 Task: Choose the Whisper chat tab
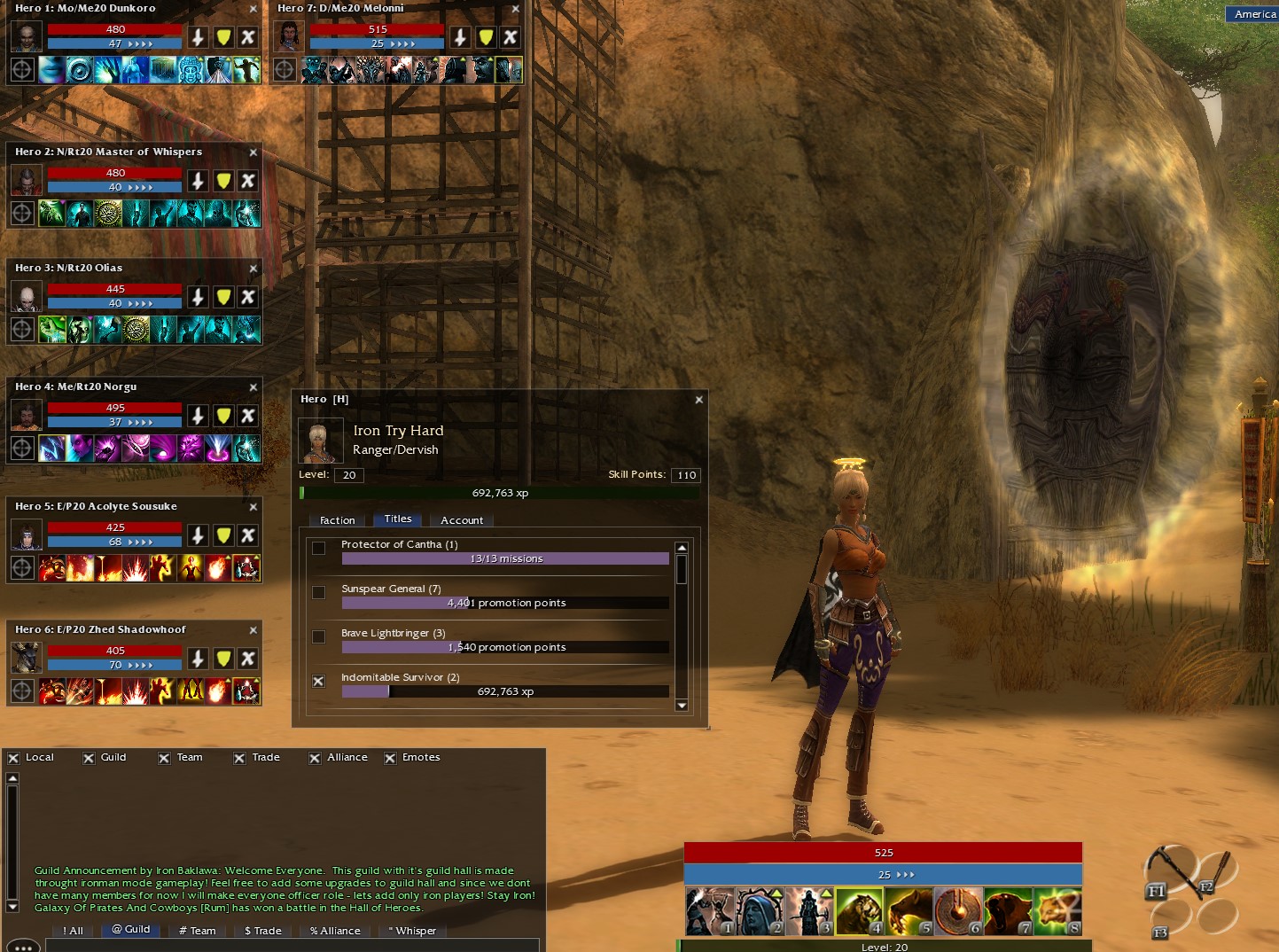click(412, 931)
